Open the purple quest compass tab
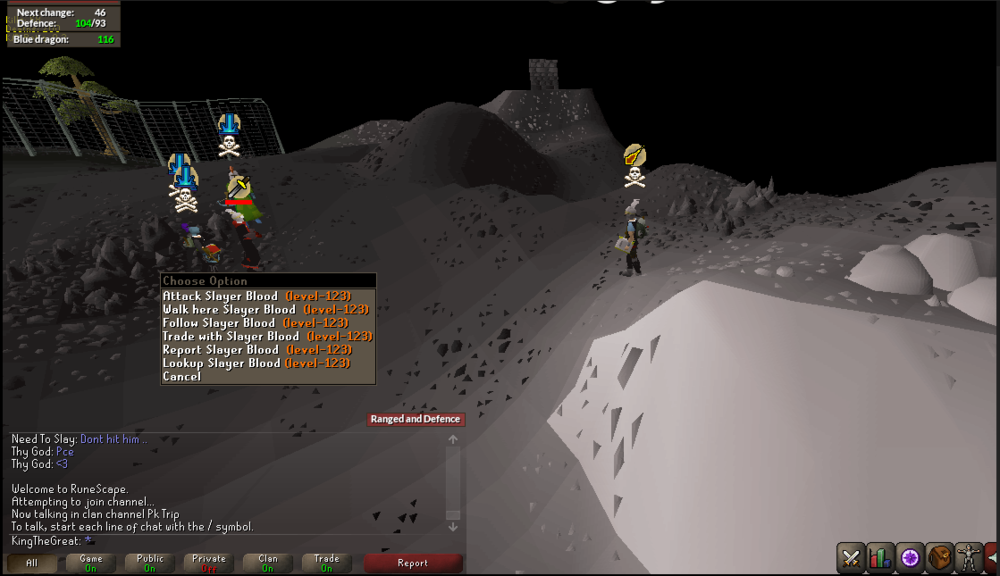 [x=910, y=557]
